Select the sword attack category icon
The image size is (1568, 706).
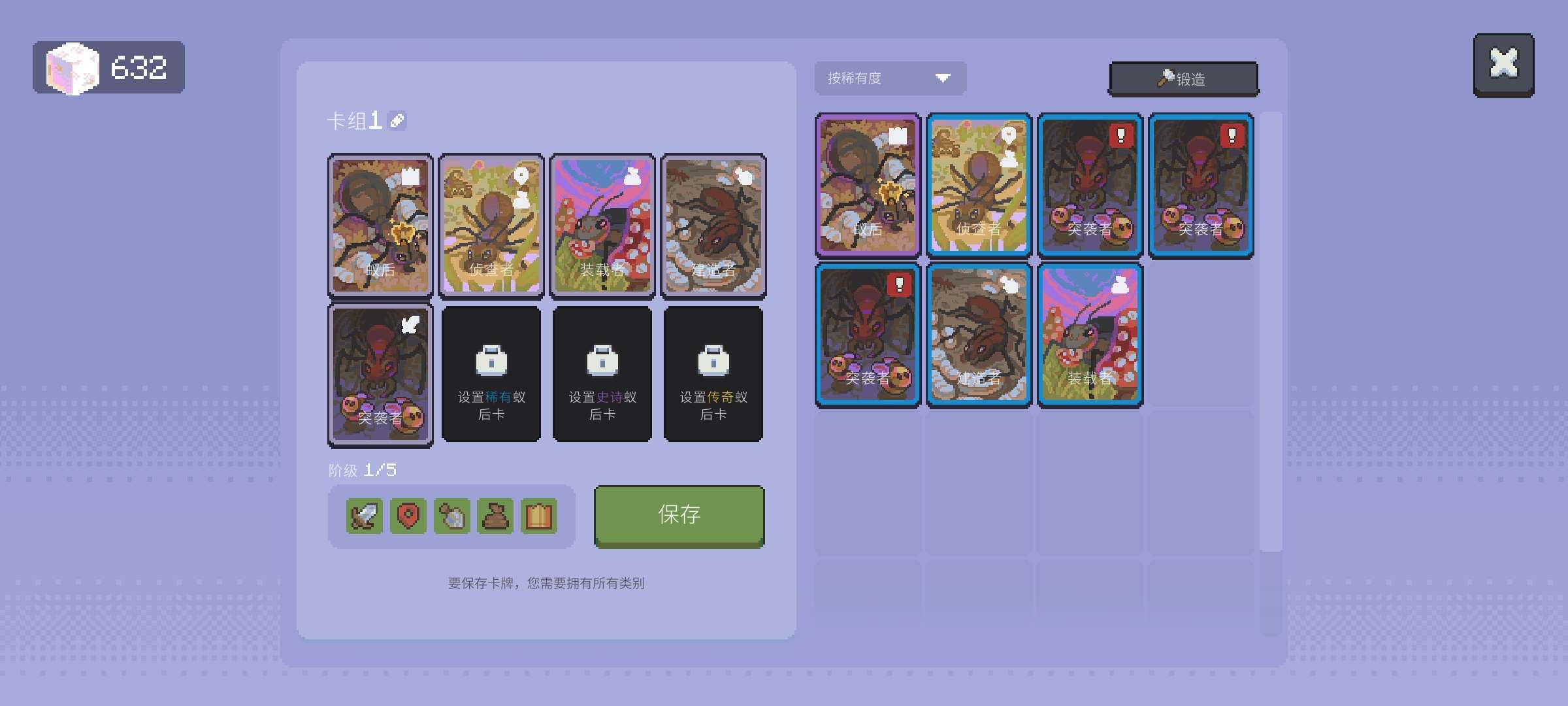click(363, 516)
